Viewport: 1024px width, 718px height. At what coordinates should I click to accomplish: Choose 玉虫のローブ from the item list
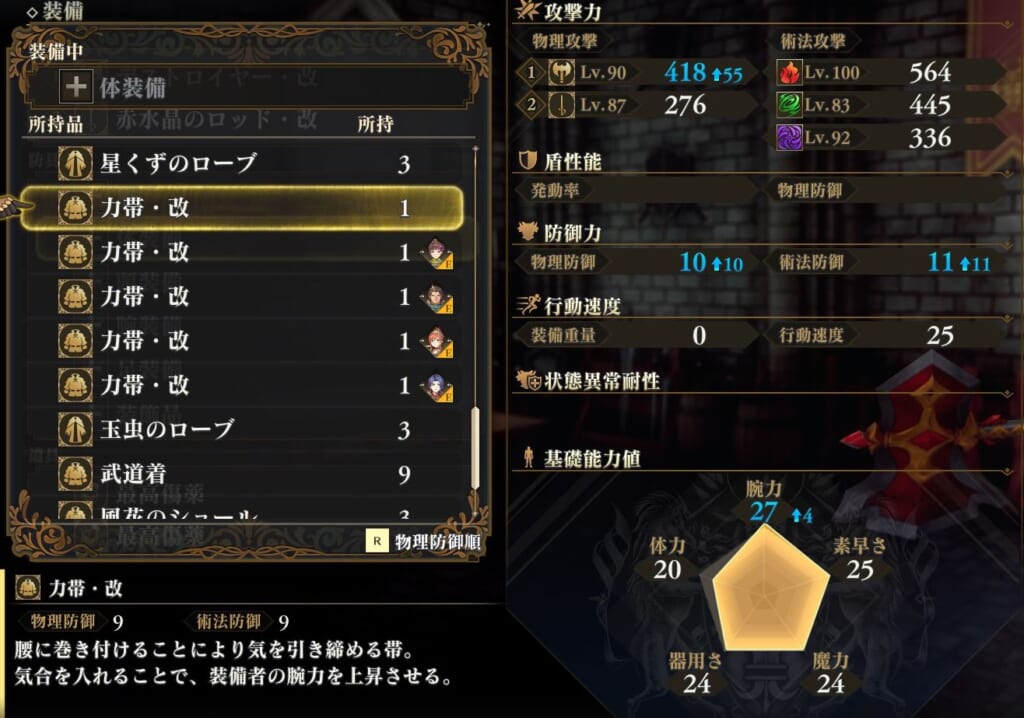[240, 430]
